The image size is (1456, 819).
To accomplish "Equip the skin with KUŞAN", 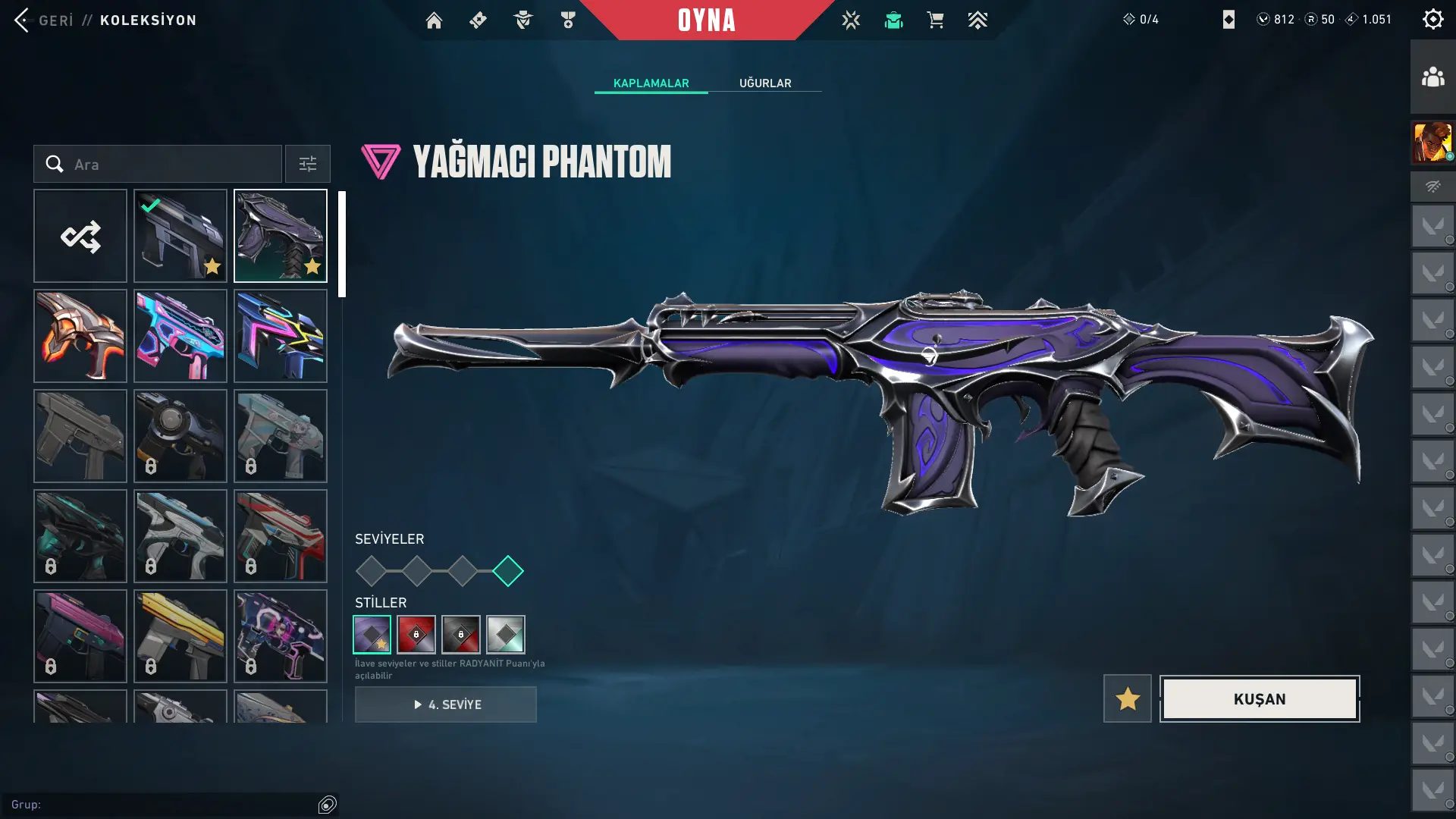I will tap(1260, 699).
